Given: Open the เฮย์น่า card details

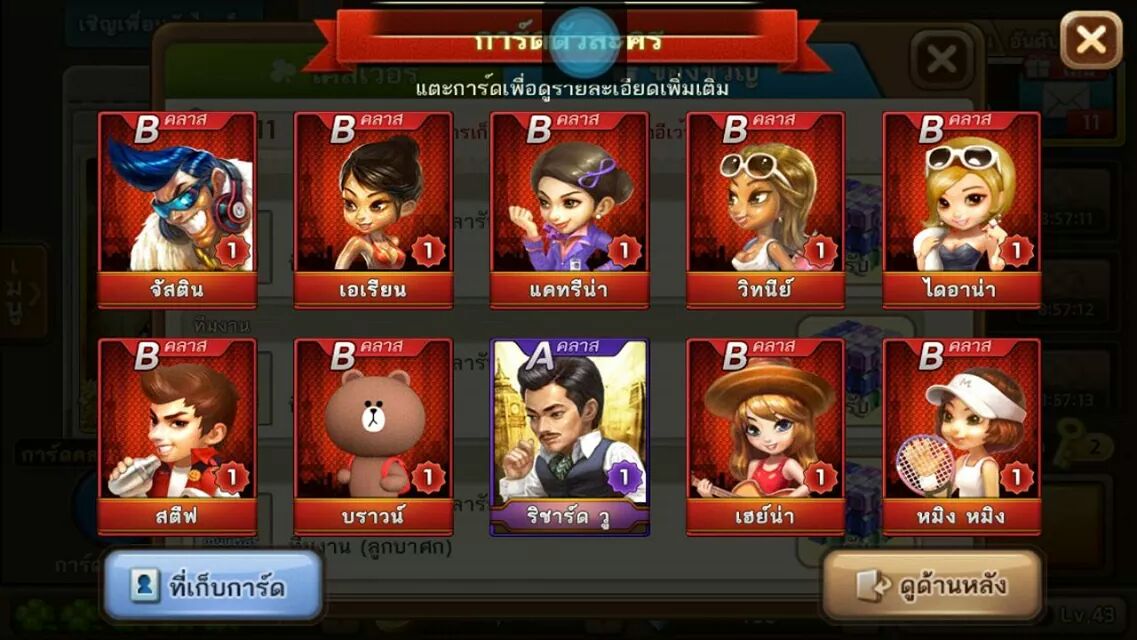Looking at the screenshot, I should click(x=765, y=436).
